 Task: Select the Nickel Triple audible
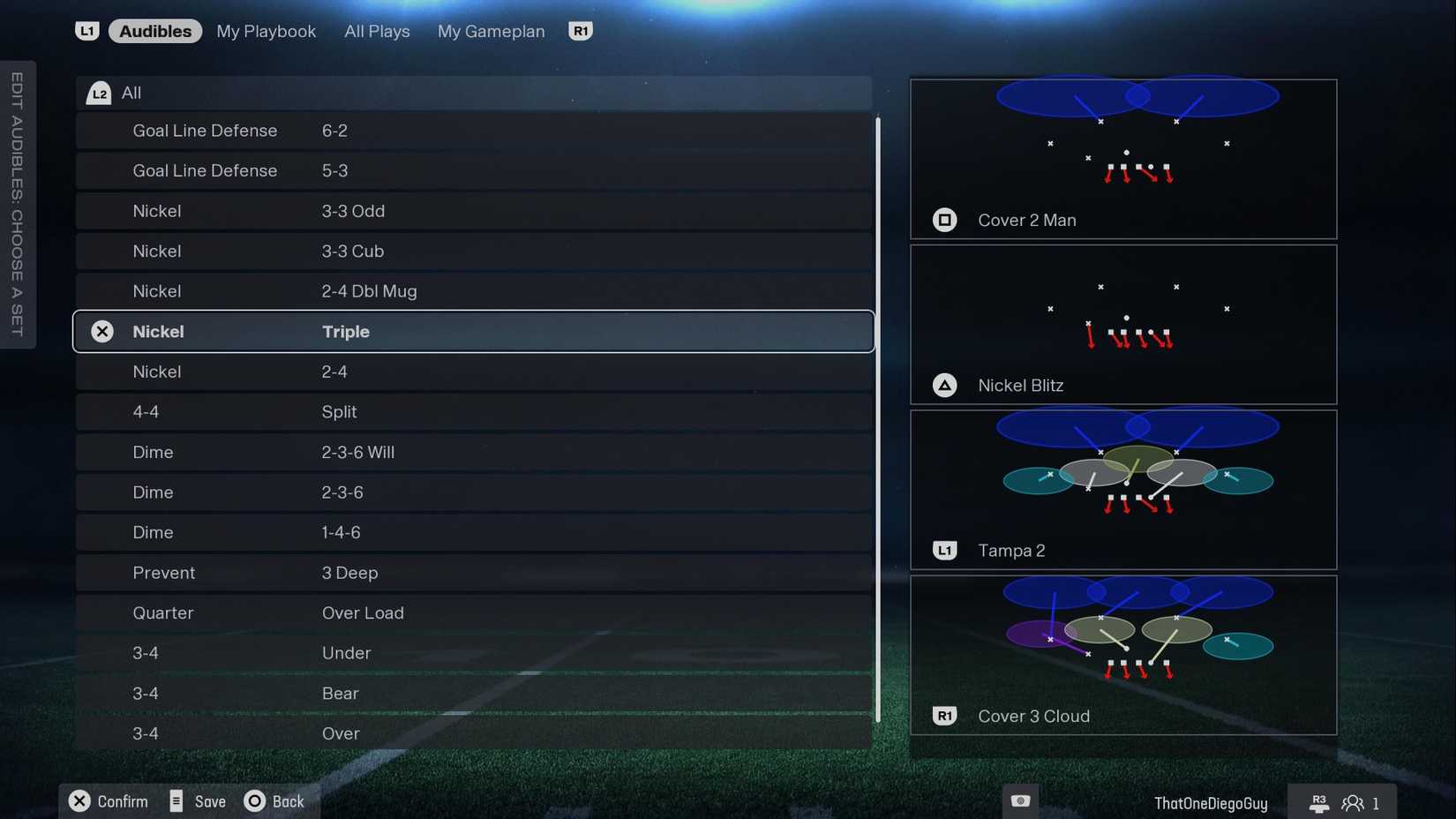[474, 331]
